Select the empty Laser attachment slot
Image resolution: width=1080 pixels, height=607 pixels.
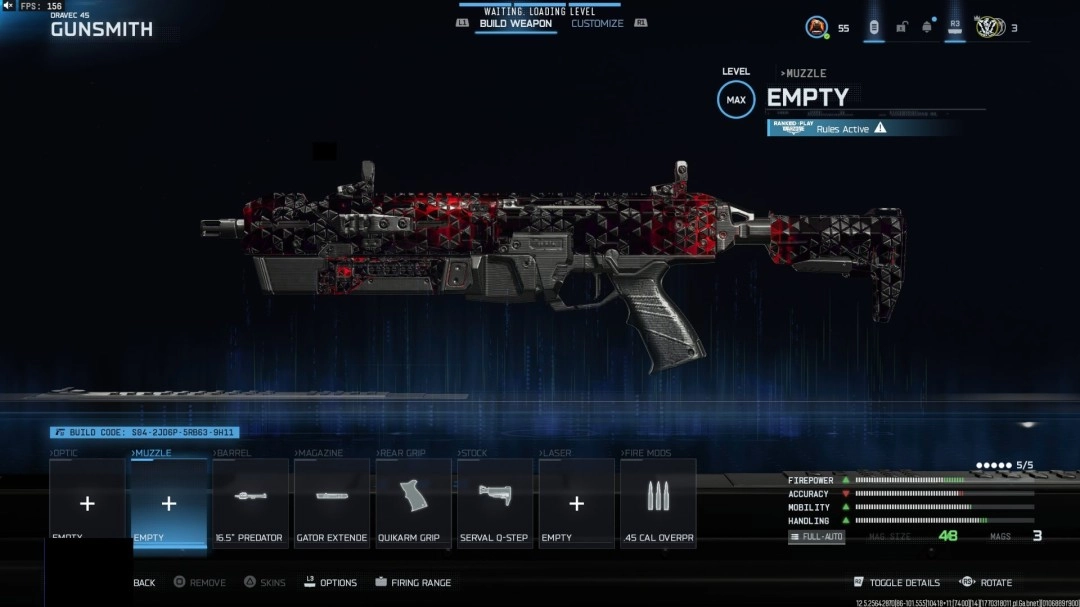576,503
